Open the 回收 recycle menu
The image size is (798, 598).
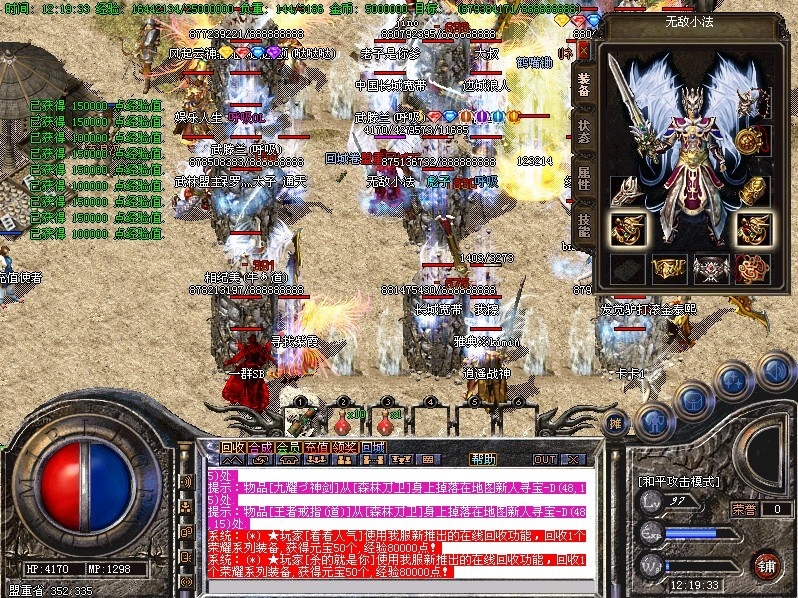(232, 447)
